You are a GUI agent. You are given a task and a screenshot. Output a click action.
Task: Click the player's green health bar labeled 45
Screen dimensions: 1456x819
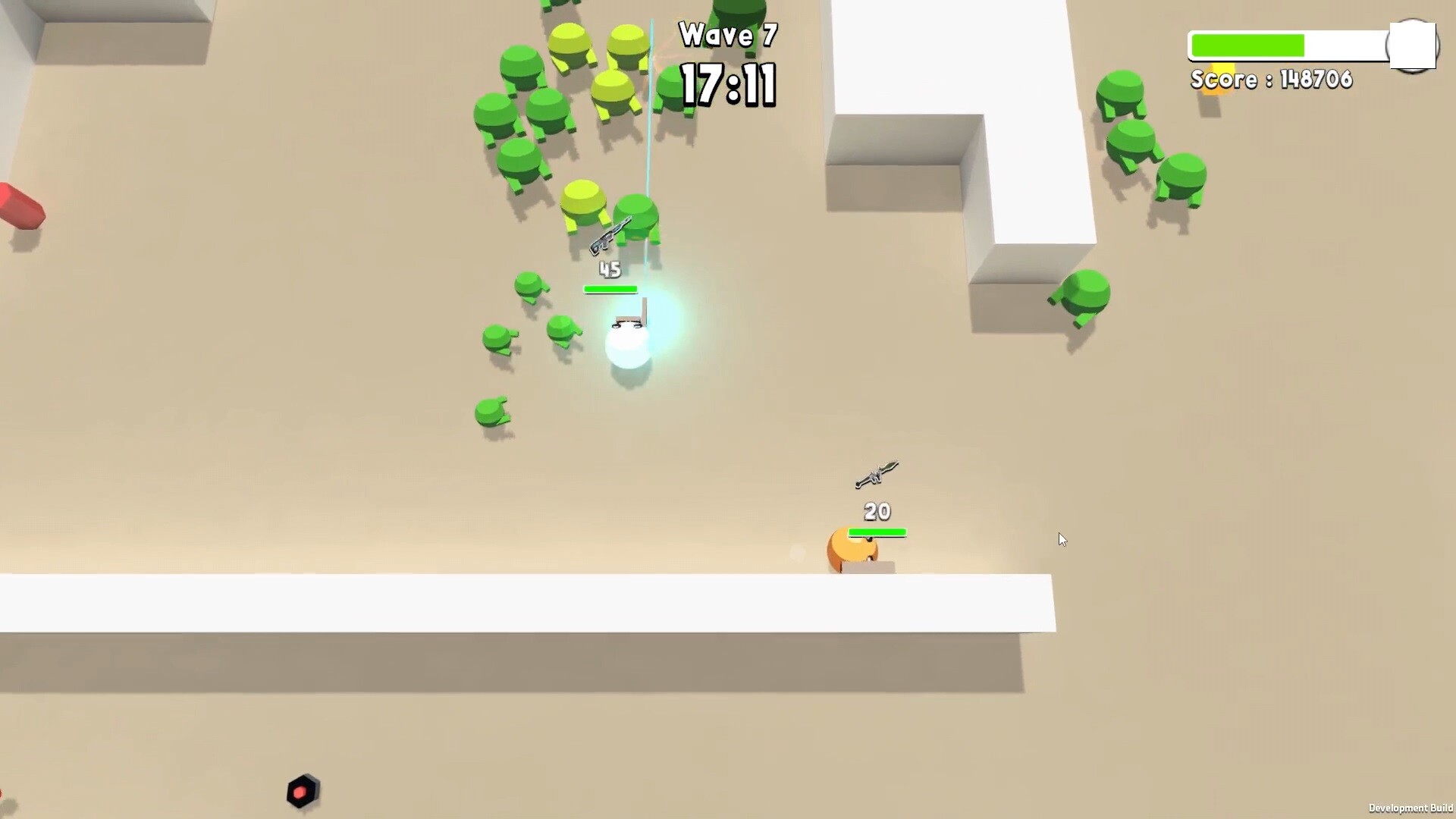point(610,289)
